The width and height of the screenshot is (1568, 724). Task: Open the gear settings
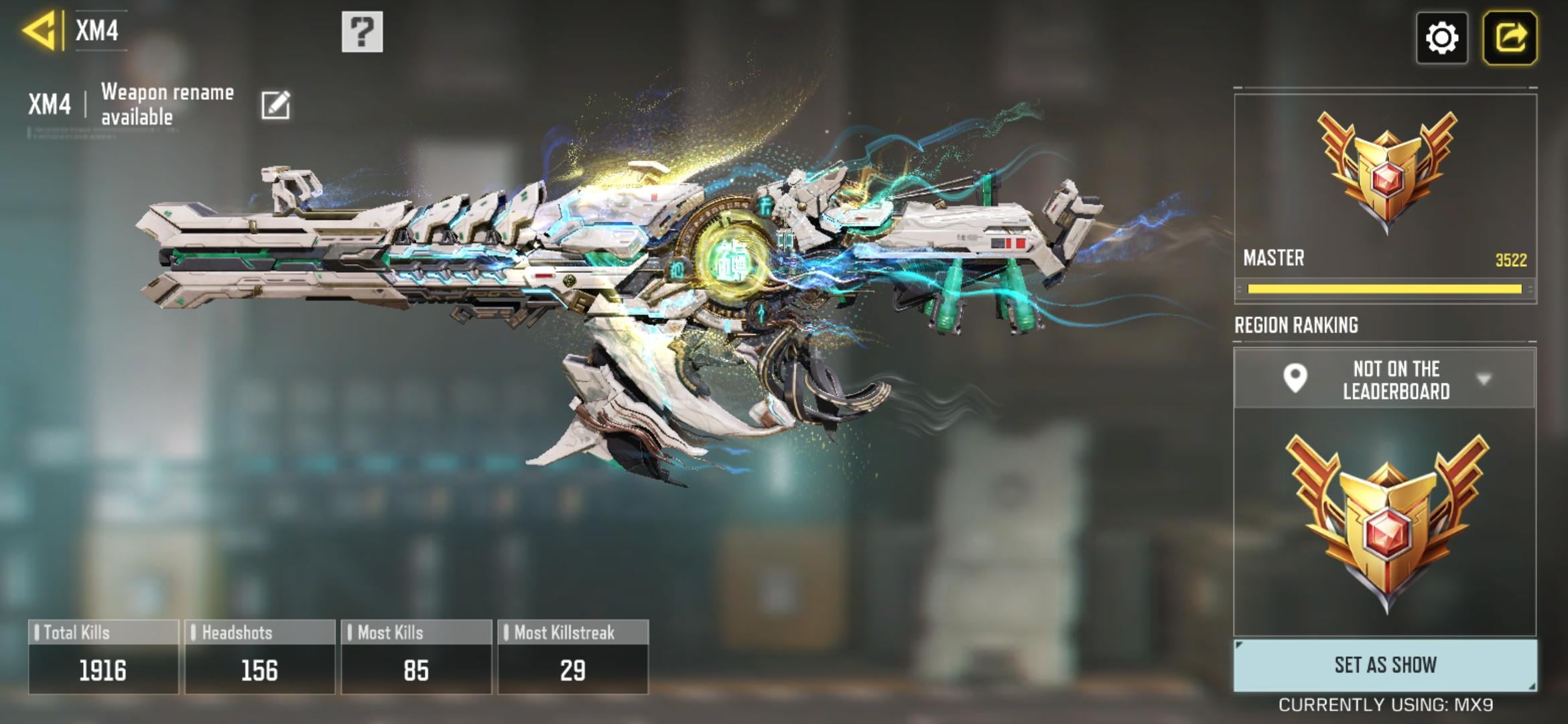pos(1441,38)
